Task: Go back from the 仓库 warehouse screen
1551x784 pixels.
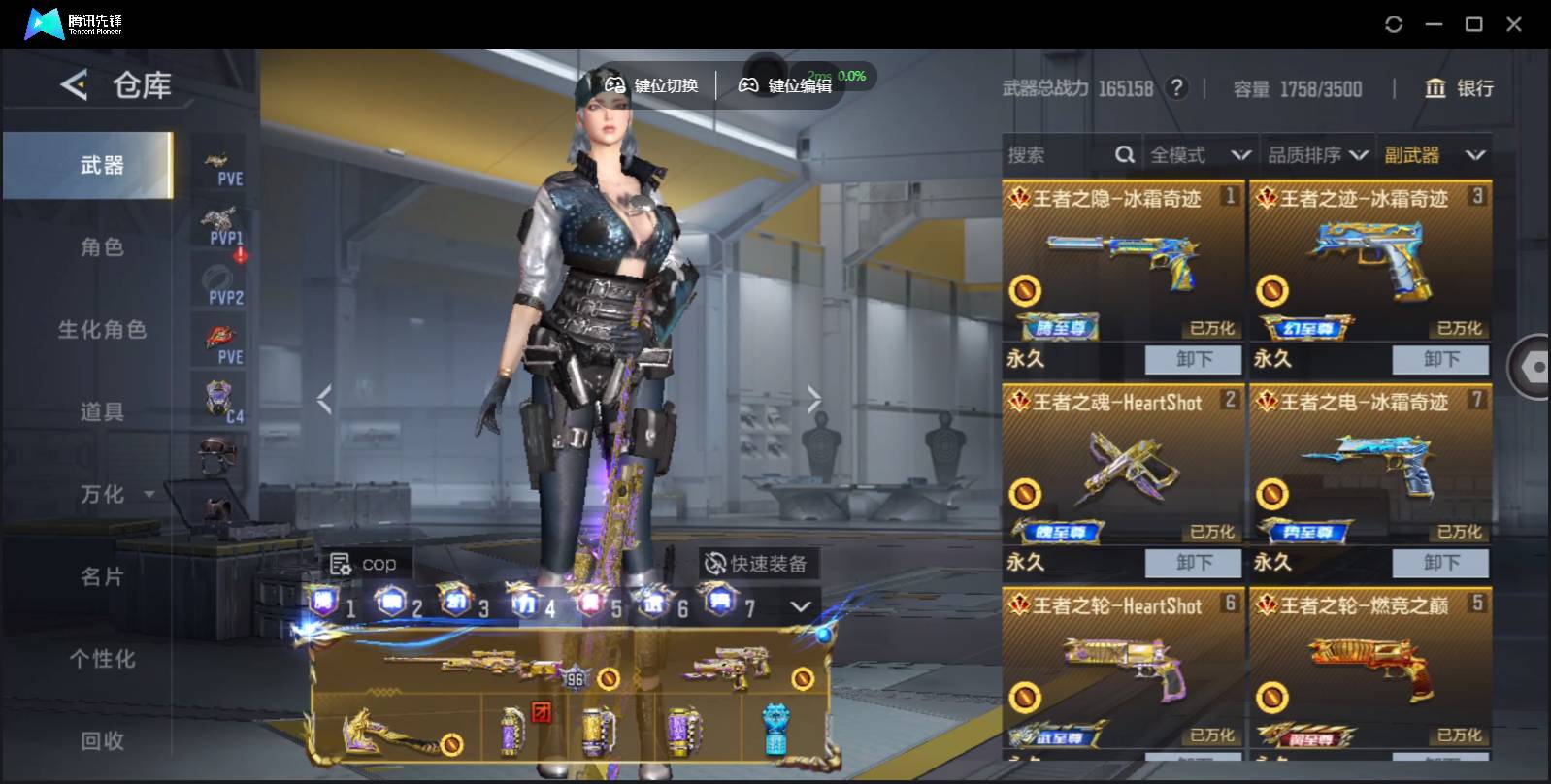Action: pyautogui.click(x=74, y=85)
